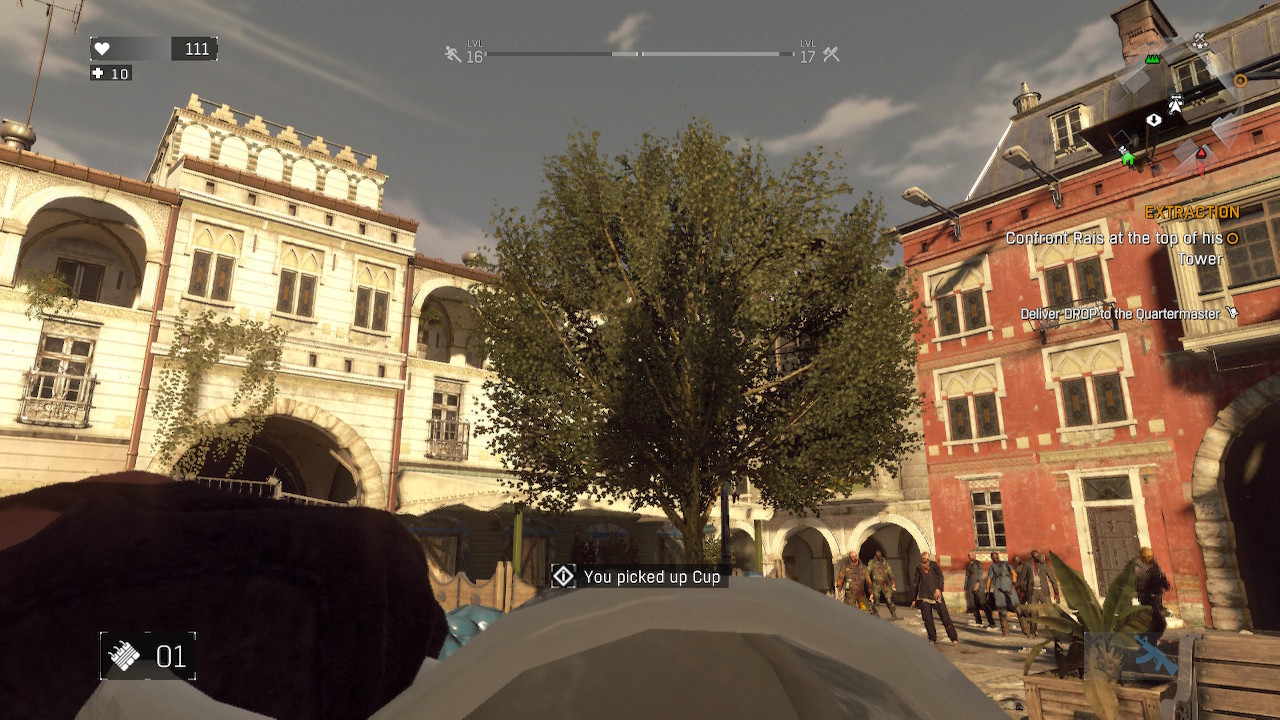Click the blue rifle weapon icon
The width and height of the screenshot is (1280, 720).
tap(1153, 655)
